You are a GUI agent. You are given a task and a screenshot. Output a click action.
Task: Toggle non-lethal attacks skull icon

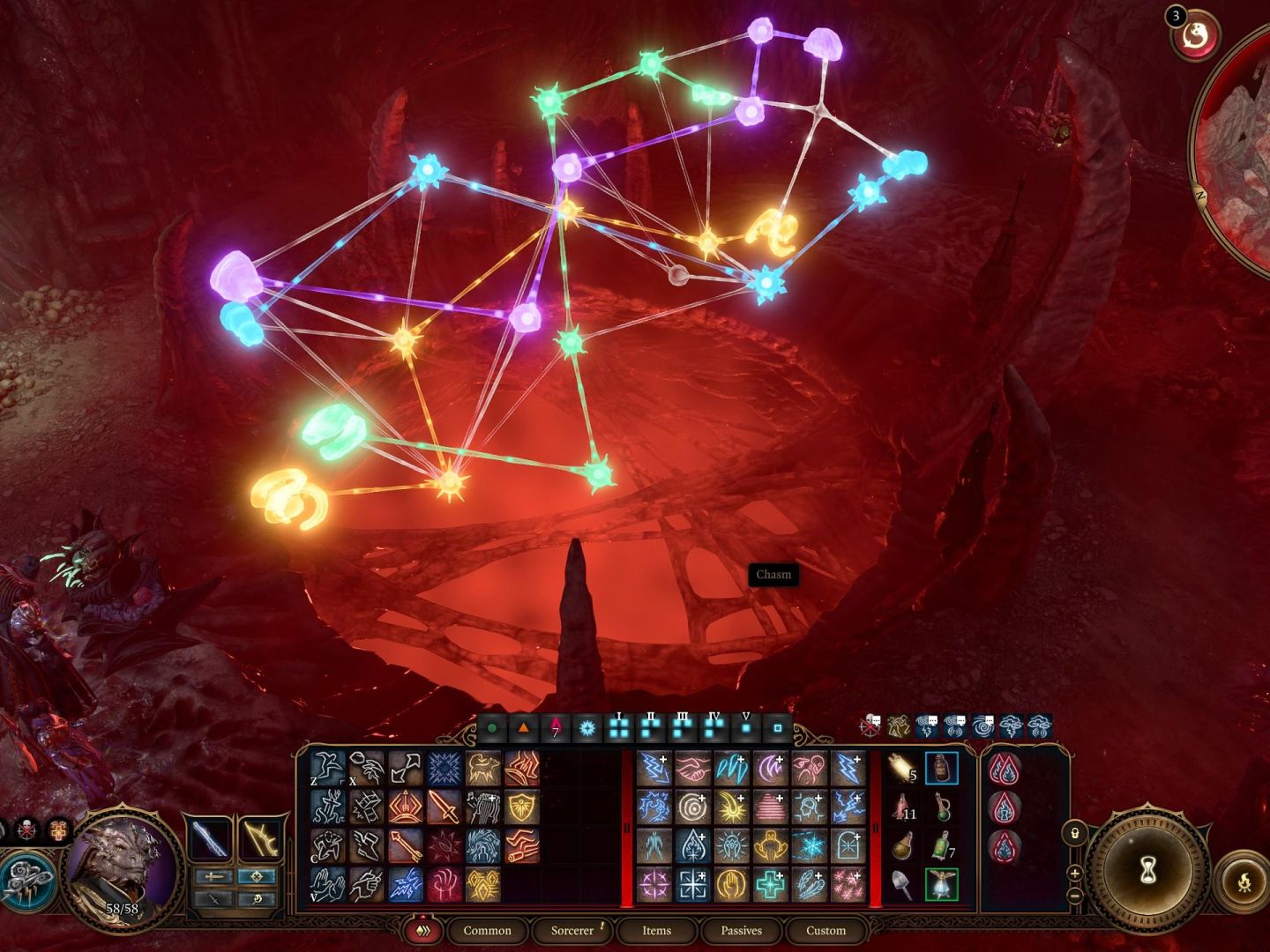point(26,829)
